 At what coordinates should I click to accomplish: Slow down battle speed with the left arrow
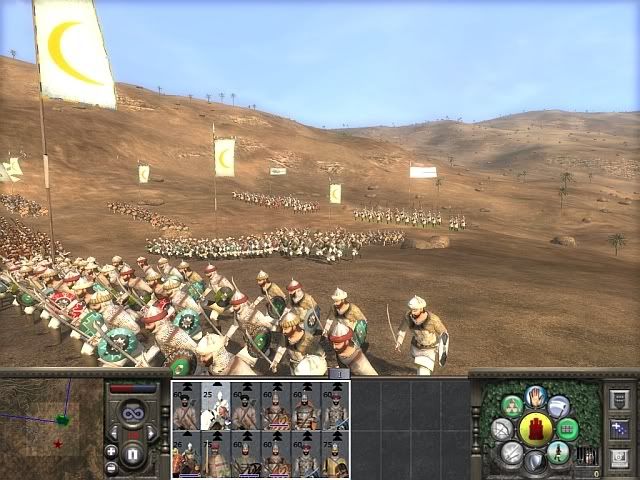click(115, 432)
